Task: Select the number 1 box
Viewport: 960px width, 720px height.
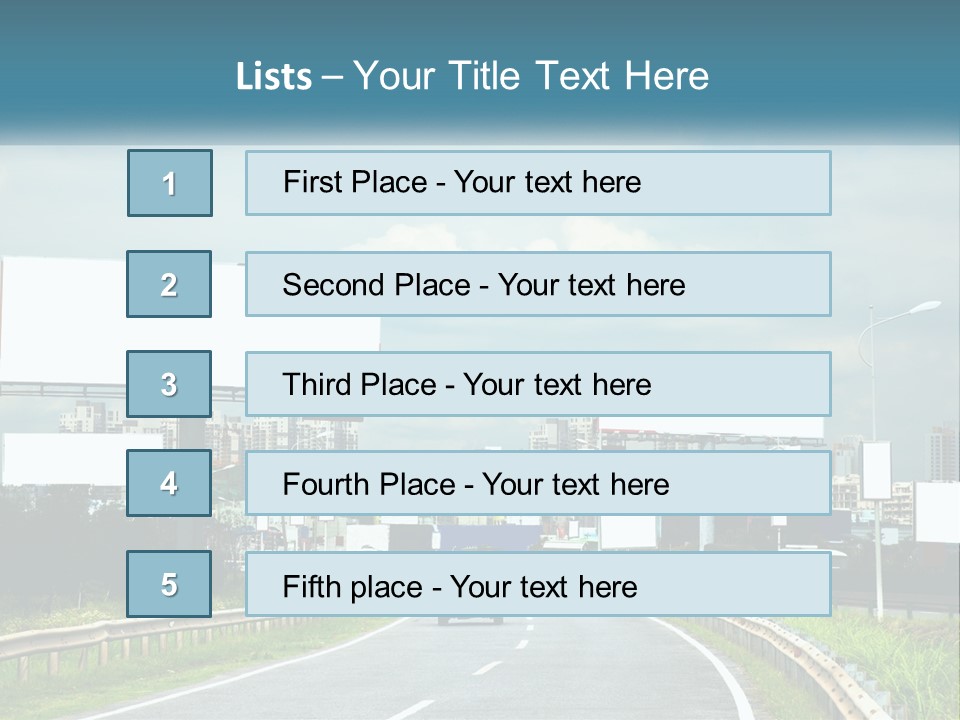Action: tap(170, 183)
